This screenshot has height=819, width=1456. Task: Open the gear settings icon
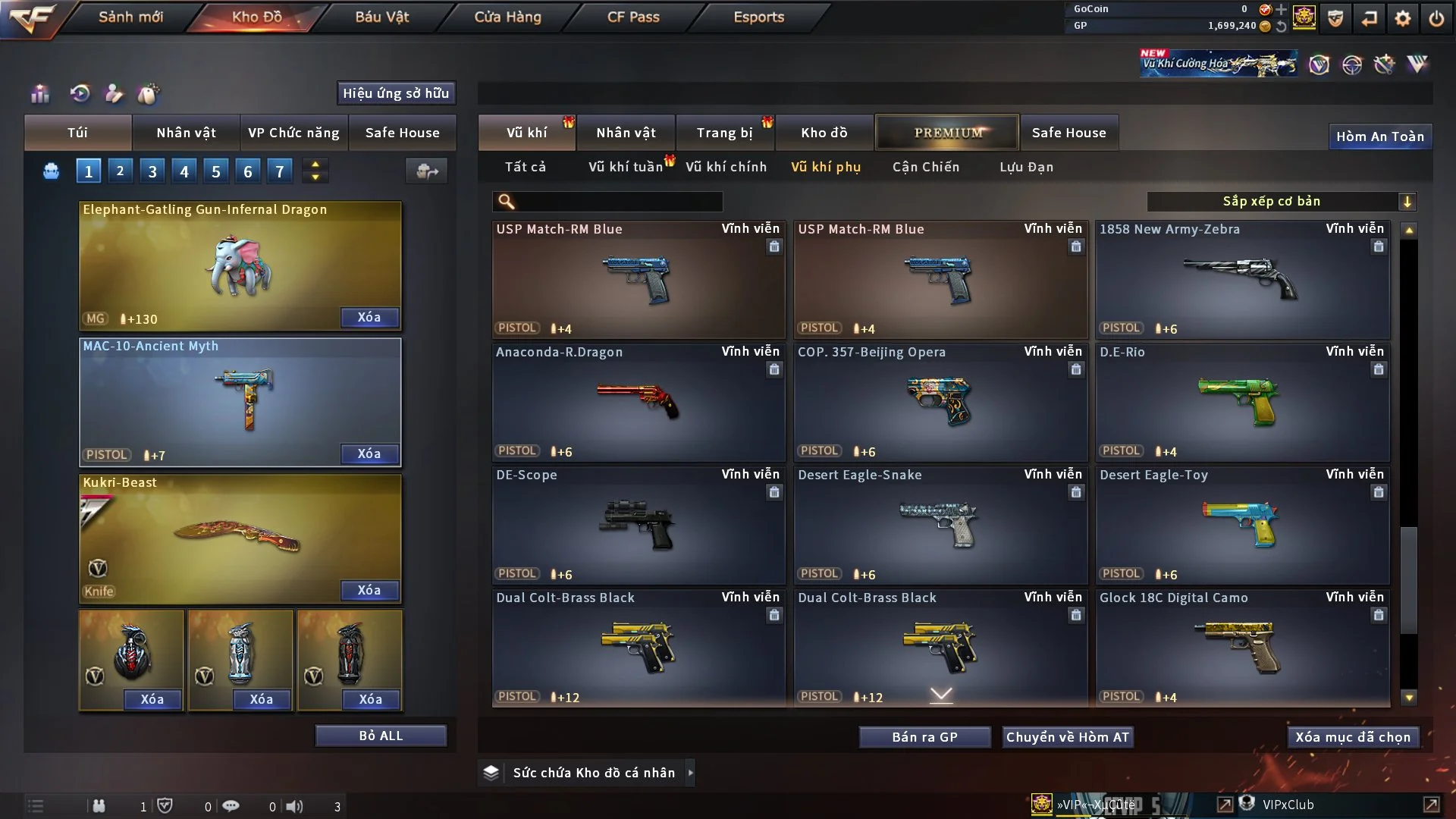1402,18
